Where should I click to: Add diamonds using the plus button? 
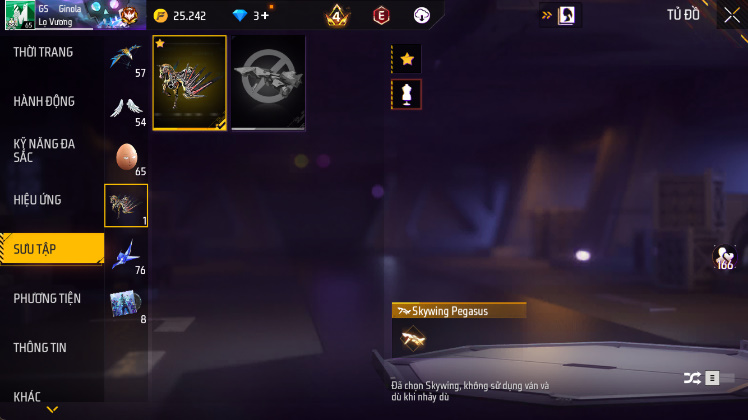click(263, 16)
